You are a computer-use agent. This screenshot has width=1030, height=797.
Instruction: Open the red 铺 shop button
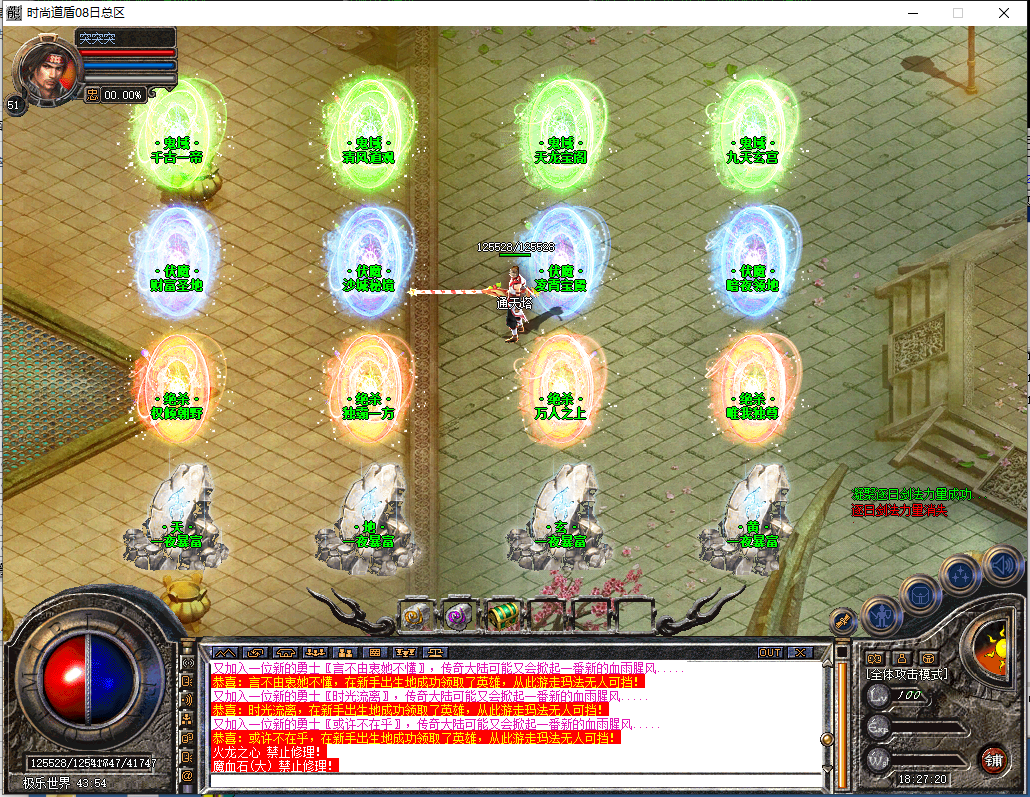[x=993, y=758]
